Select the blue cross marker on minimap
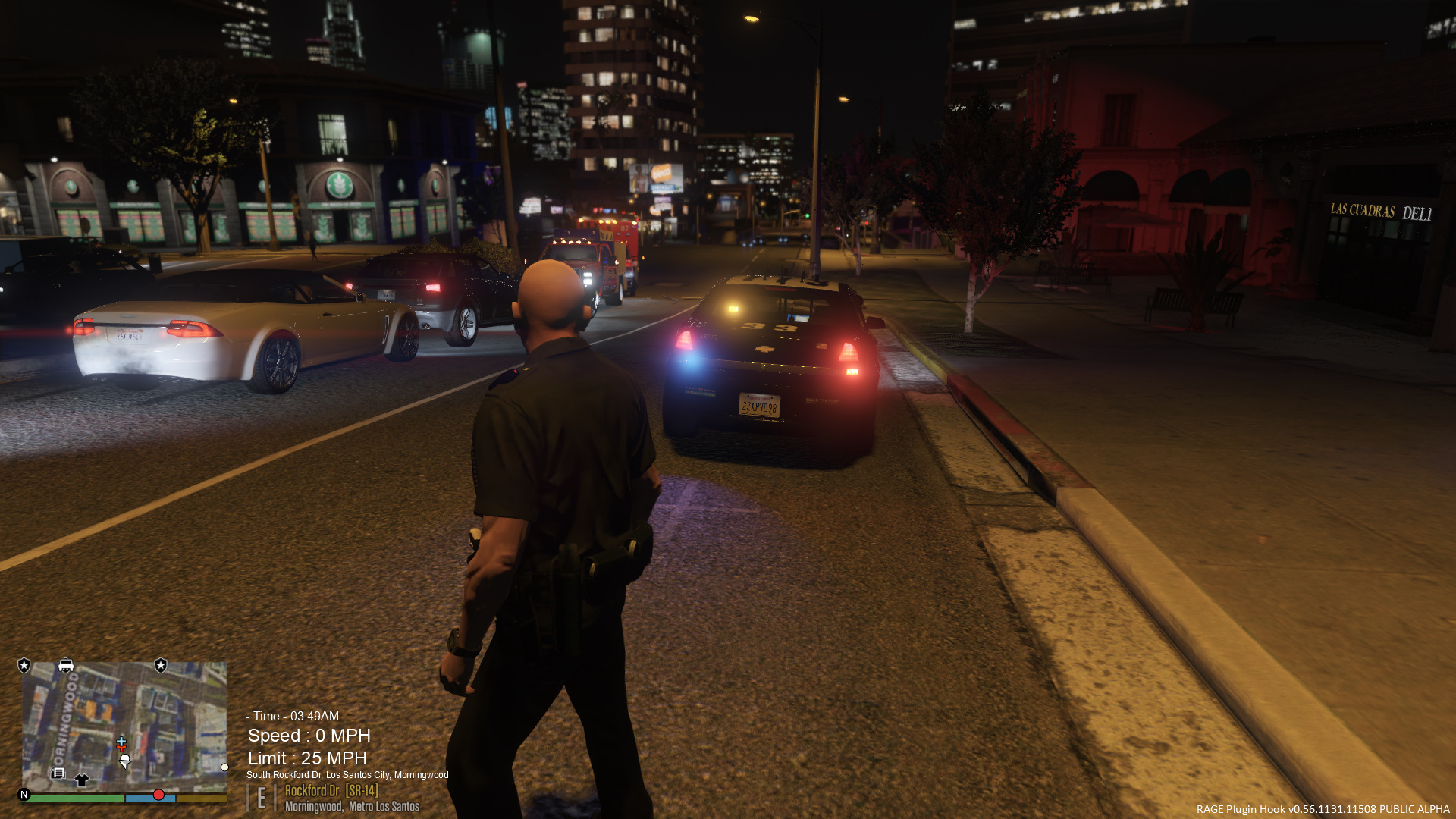 tap(121, 742)
